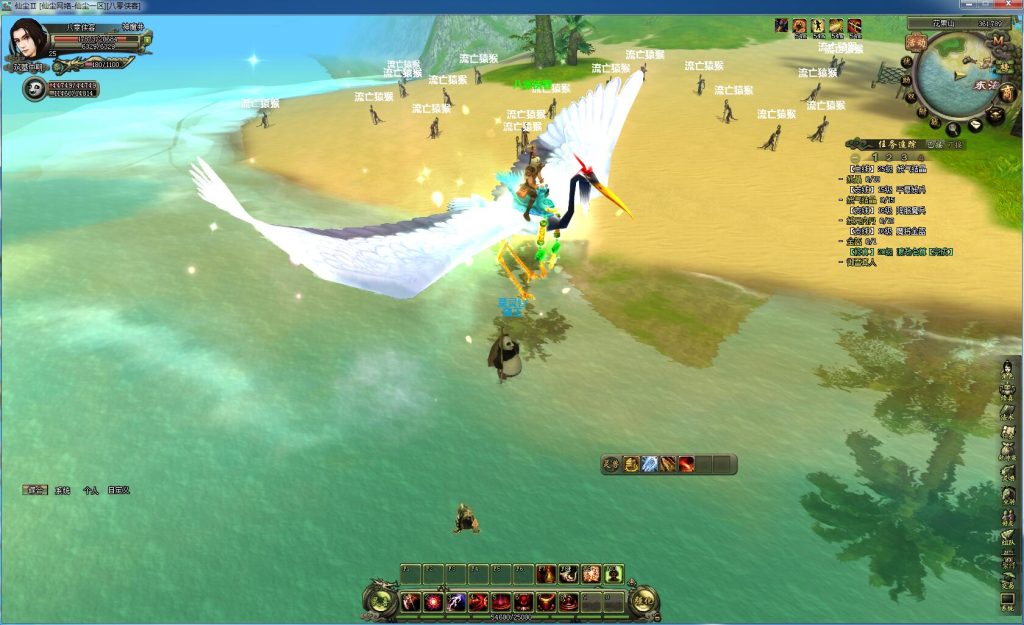1024x625 pixels.
Task: Use the purple lightning skill in slot 3
Action: (456, 602)
